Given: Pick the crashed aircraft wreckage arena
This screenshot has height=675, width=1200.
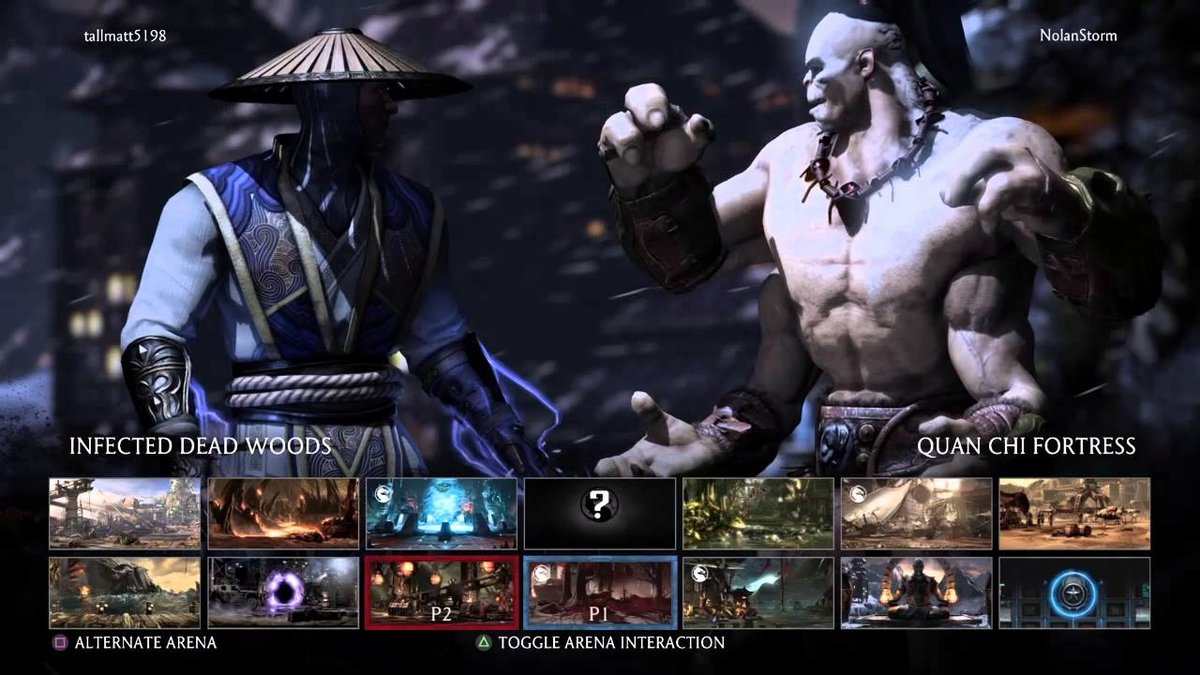Looking at the screenshot, I should pos(916,513).
